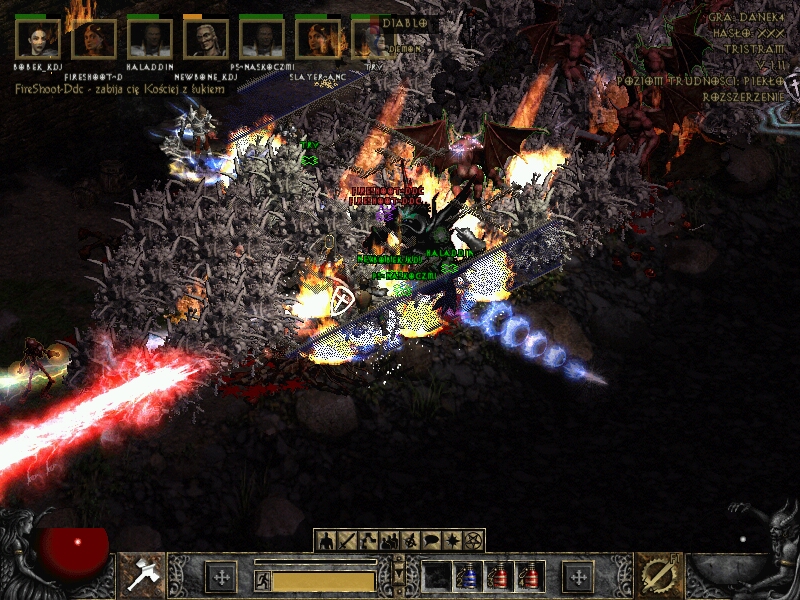800x600 pixels.
Task: Choose the Haladdin party portrait
Action: [150, 40]
